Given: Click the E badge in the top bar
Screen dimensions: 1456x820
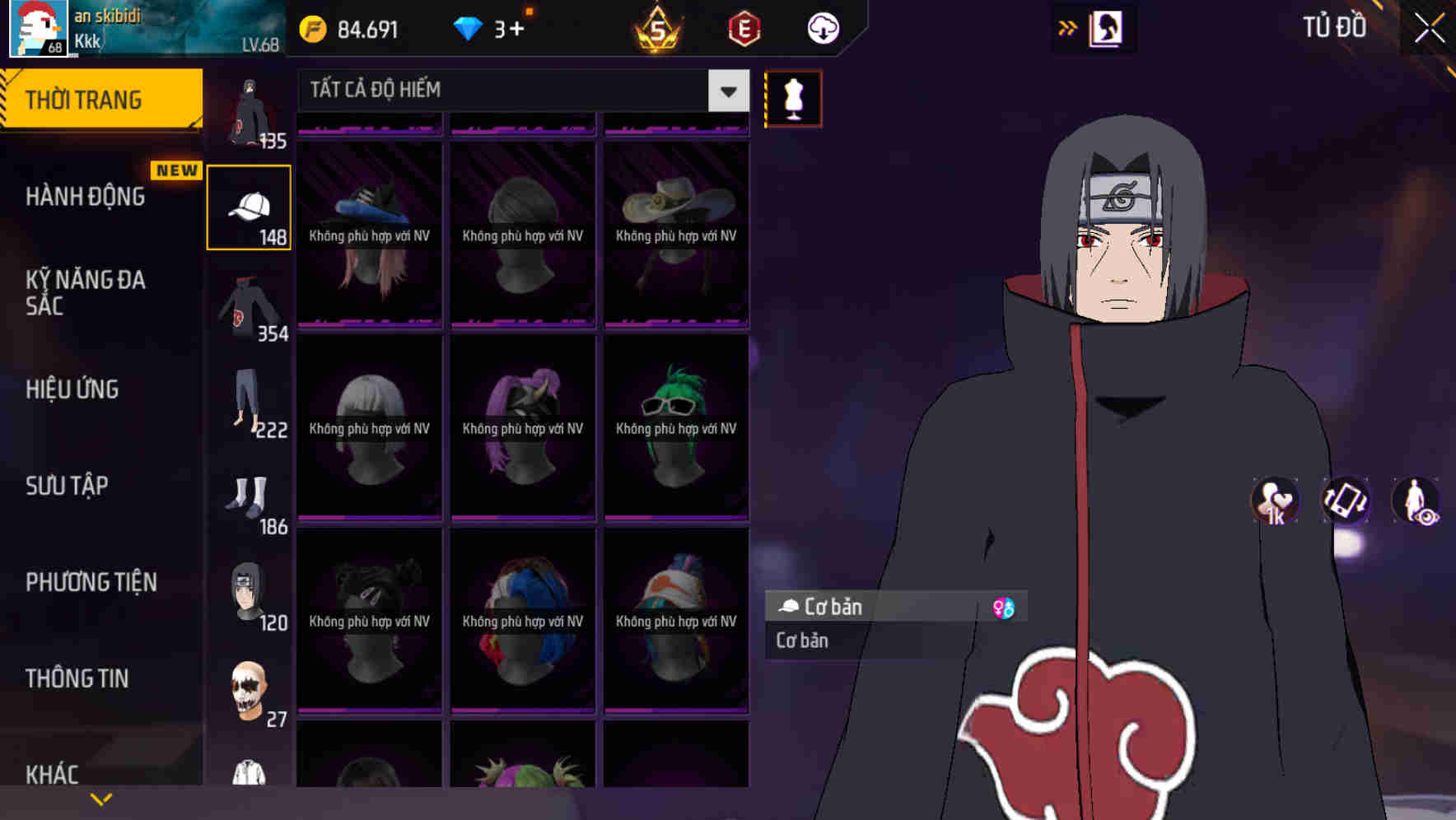Looking at the screenshot, I should point(740,28).
